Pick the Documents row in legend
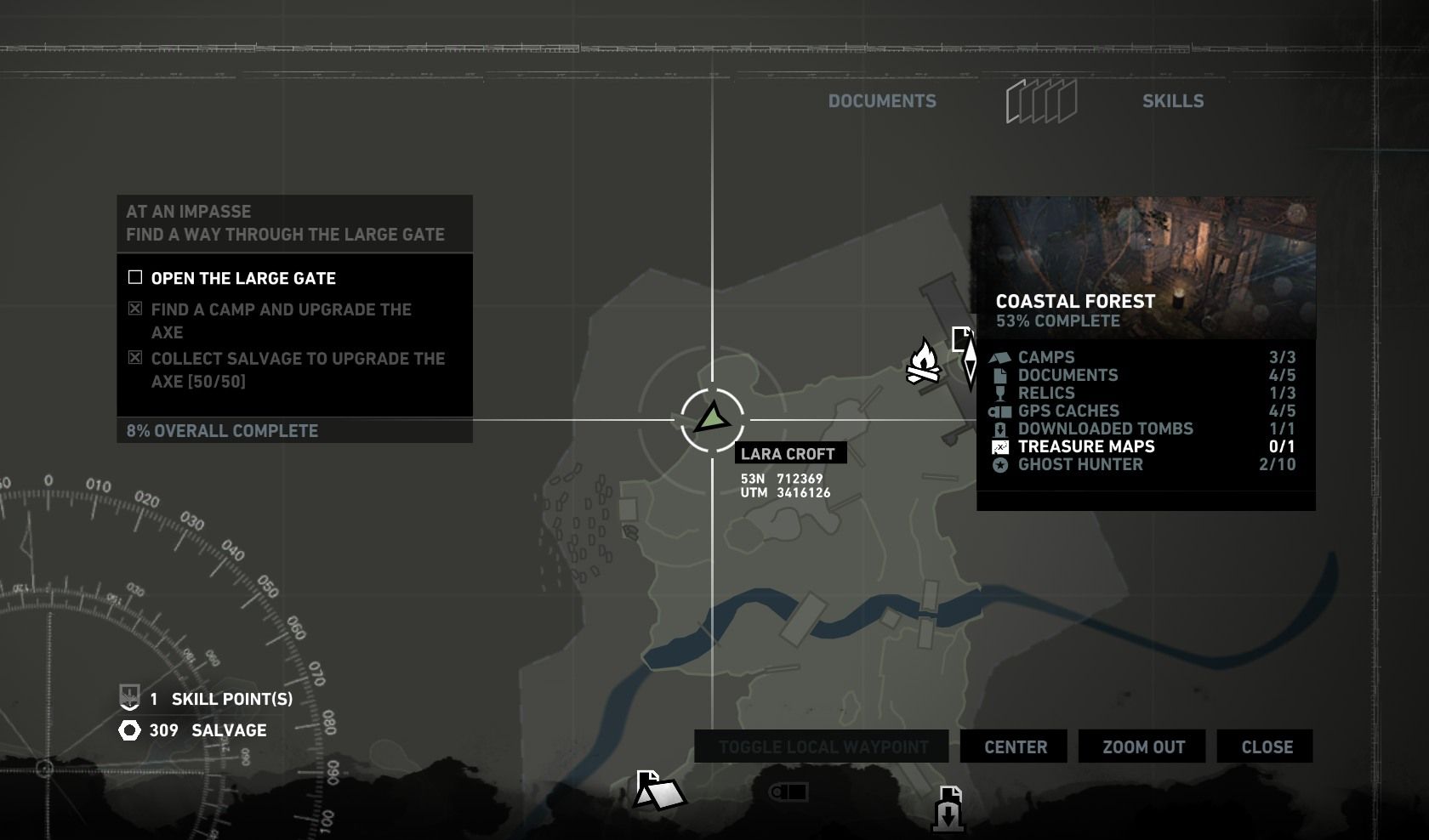The image size is (1429, 840). (x=1067, y=375)
